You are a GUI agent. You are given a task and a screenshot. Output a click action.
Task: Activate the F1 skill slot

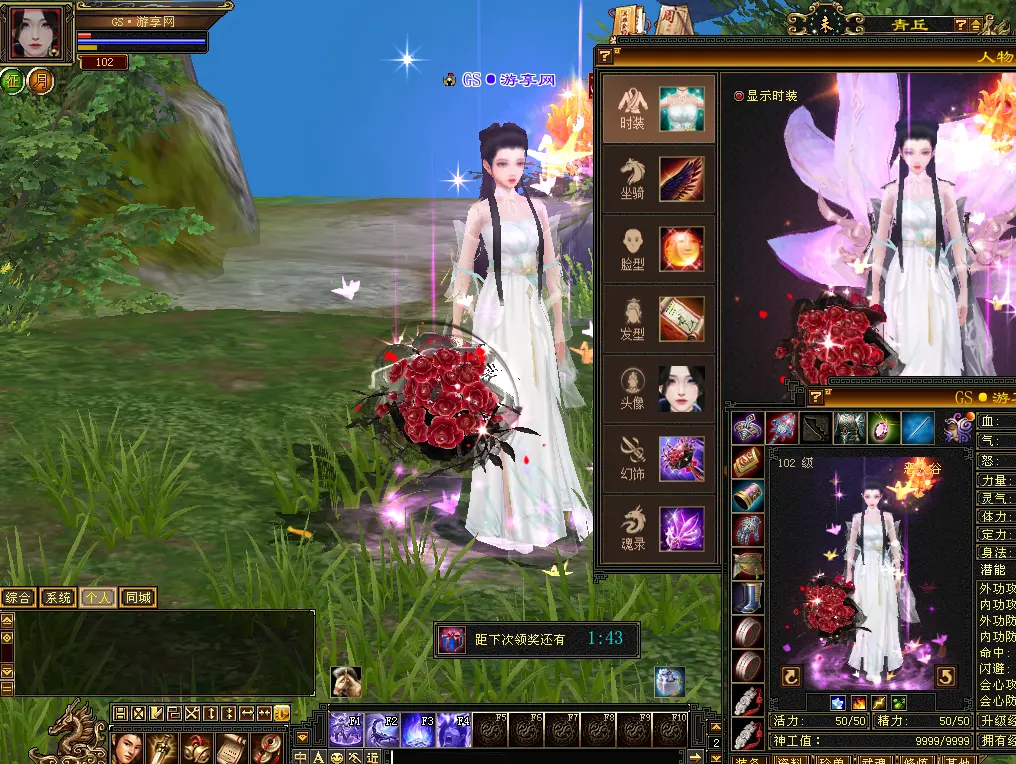point(346,730)
